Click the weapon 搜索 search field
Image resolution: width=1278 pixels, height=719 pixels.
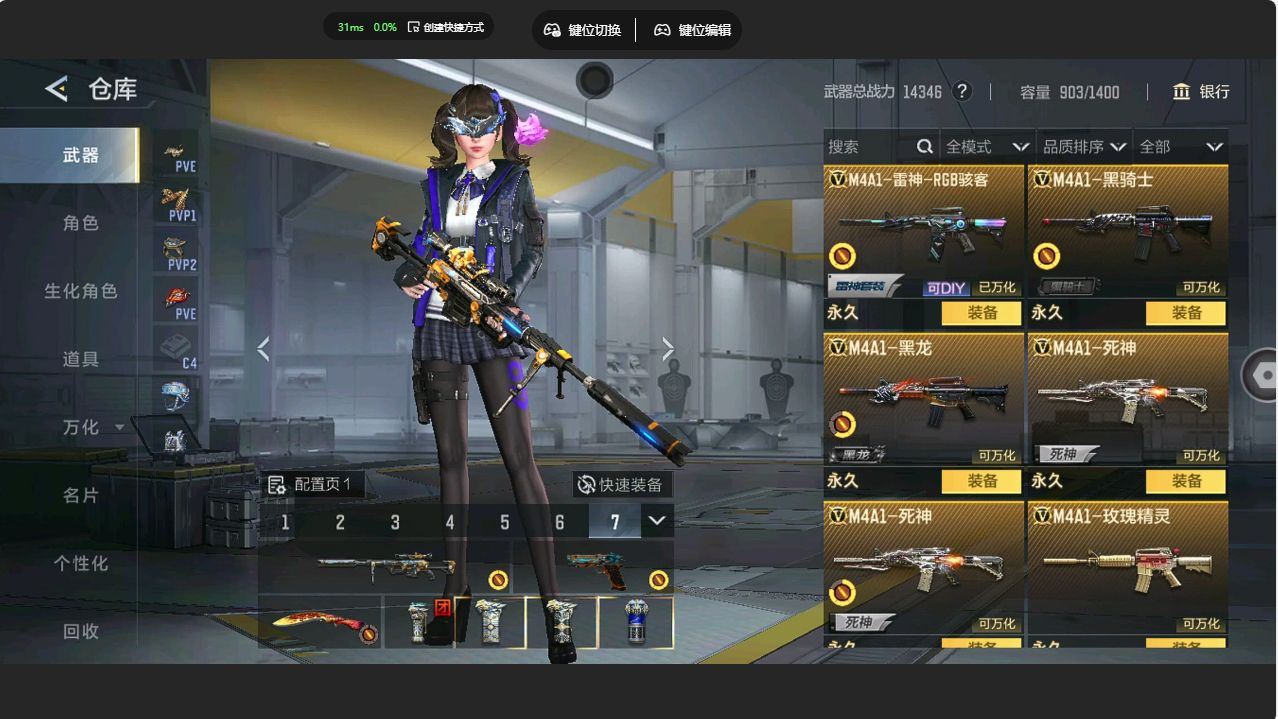click(x=870, y=147)
